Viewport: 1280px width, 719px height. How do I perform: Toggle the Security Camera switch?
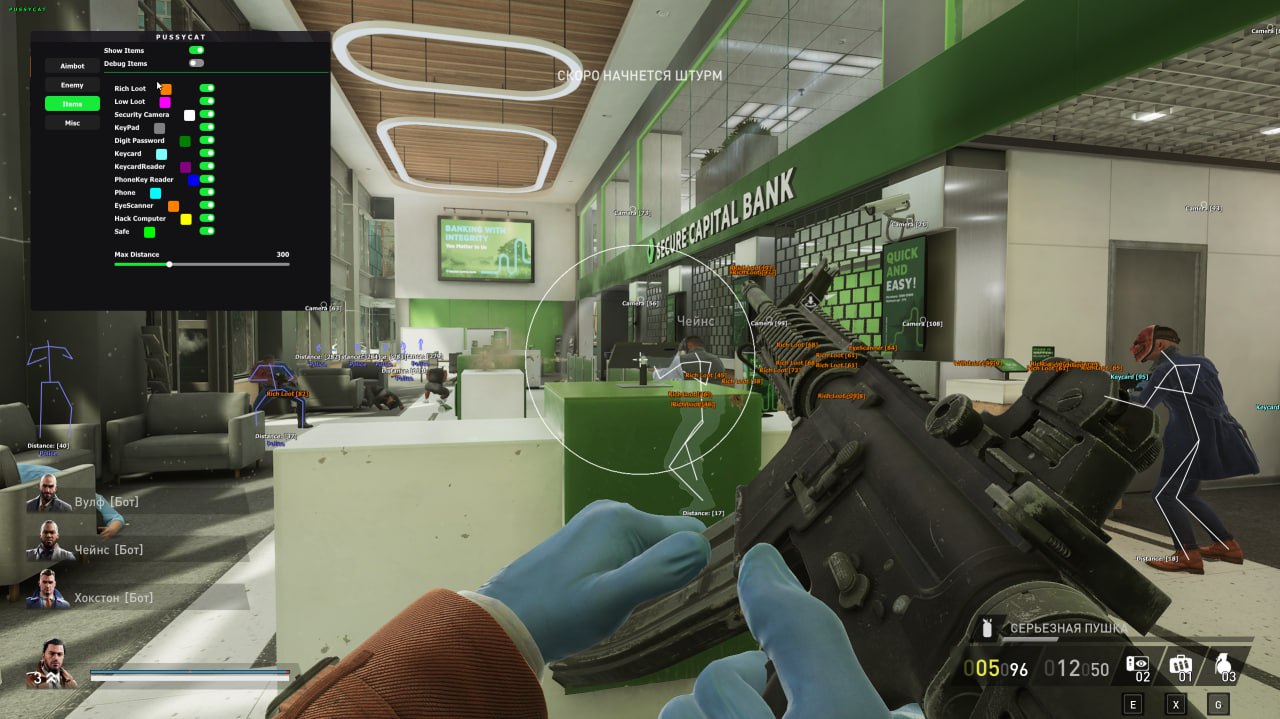[x=207, y=114]
